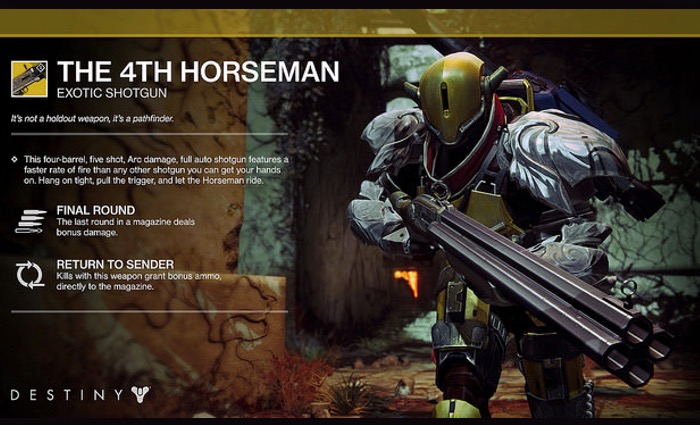Click the Final Round perk icon
Image resolution: width=700 pixels, height=425 pixels.
tap(30, 220)
